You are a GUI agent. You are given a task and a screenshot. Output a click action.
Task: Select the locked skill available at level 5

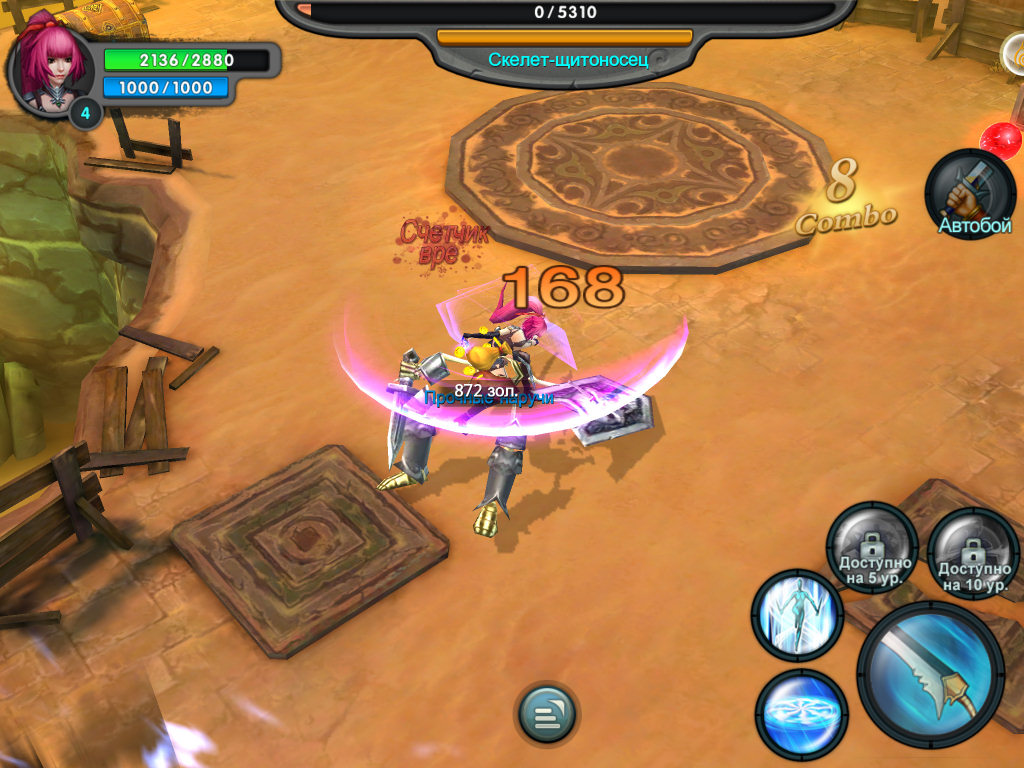pos(872,549)
